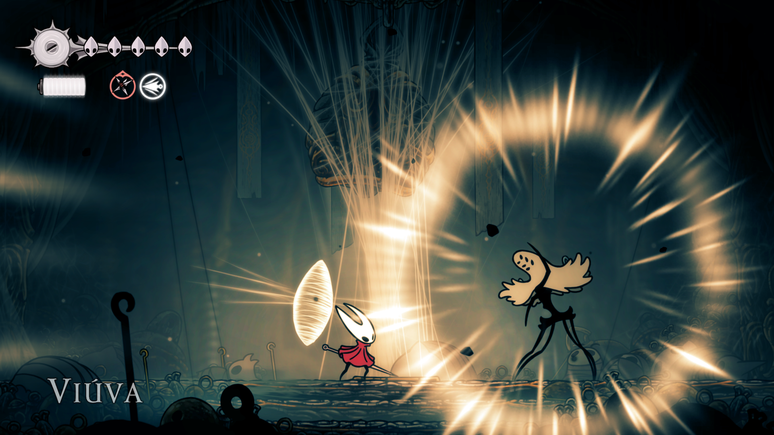Activate the white-ringed dash skill icon
Image resolution: width=774 pixels, height=435 pixels.
[152, 86]
